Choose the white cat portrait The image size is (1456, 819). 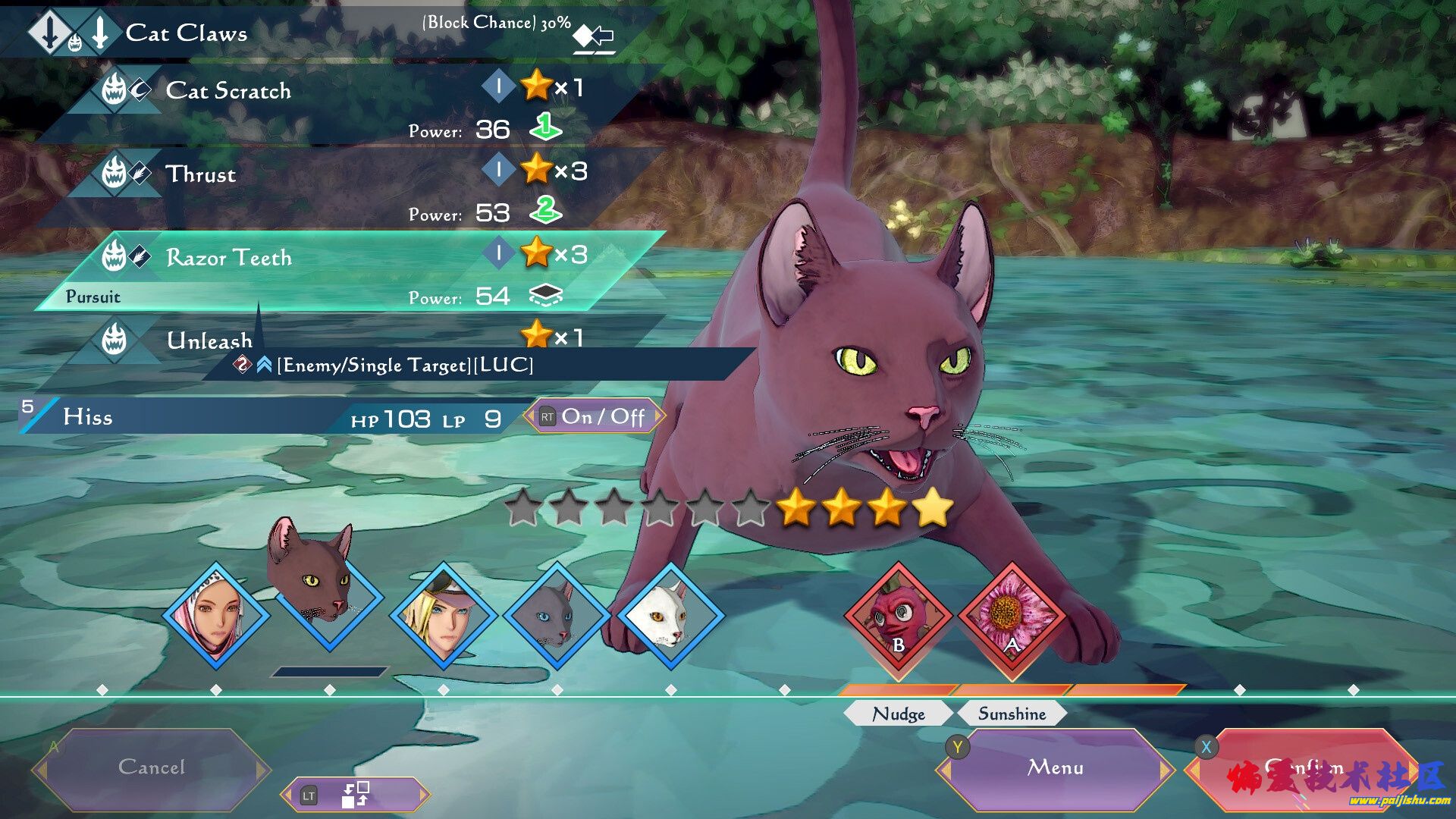671,616
